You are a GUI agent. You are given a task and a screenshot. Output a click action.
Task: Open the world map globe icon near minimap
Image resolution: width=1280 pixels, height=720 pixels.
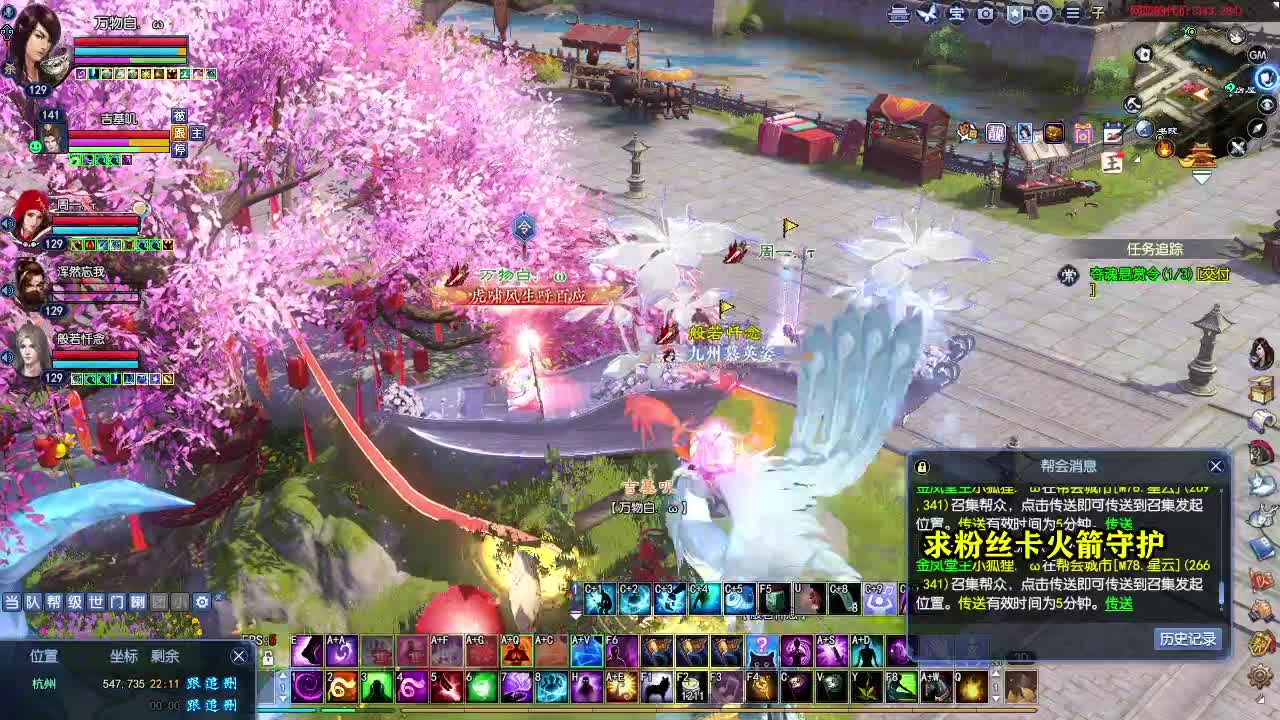click(x=1143, y=126)
